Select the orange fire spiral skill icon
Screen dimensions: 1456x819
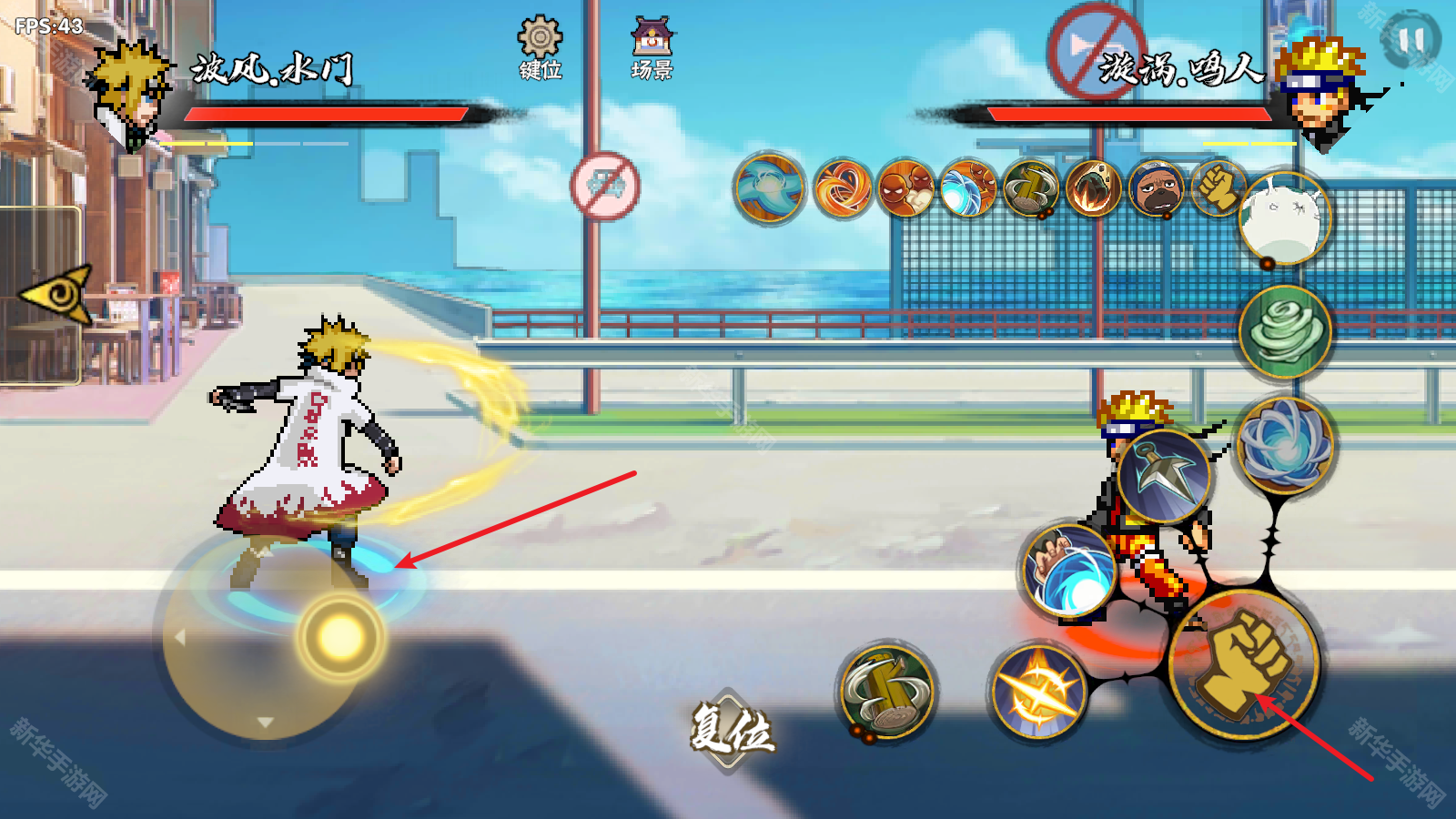click(843, 189)
